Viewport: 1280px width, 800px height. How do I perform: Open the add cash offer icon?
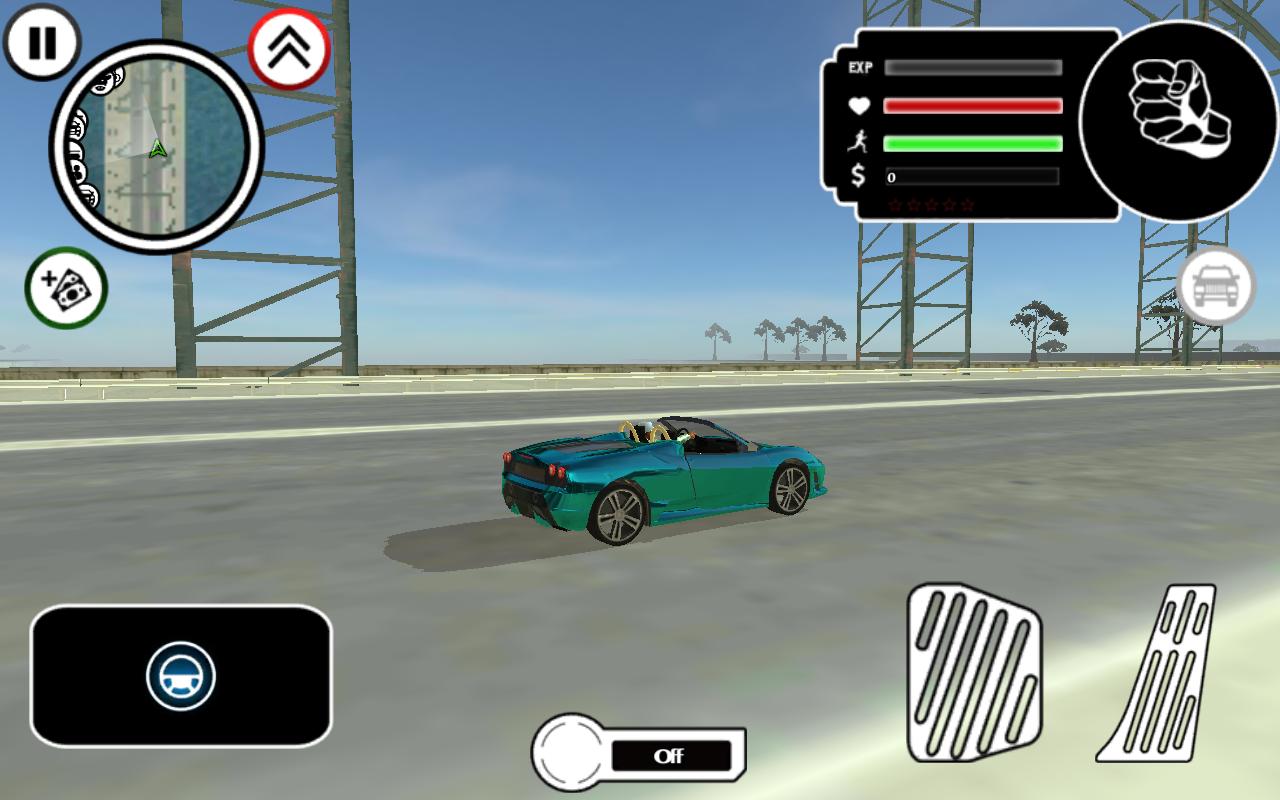[x=66, y=288]
